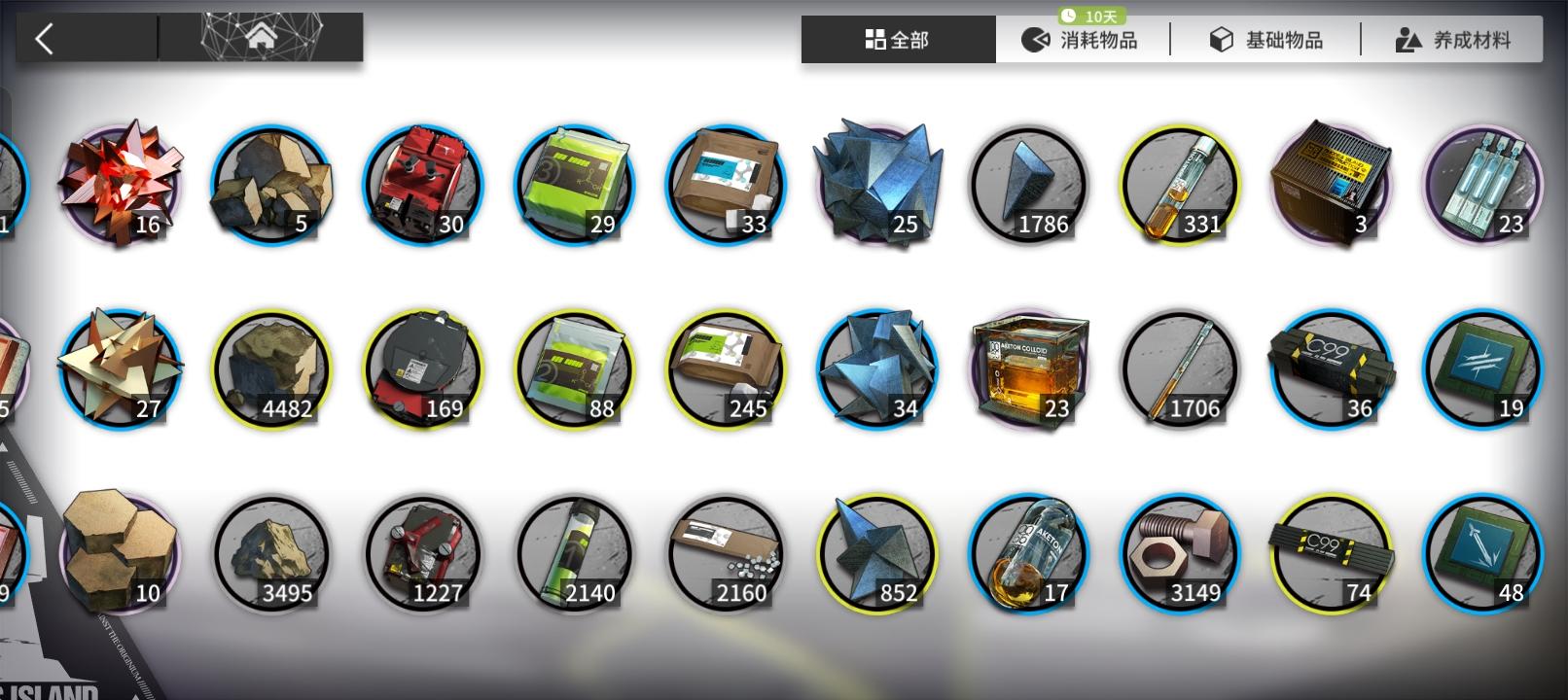Select the black crate item showing 3

click(1331, 185)
